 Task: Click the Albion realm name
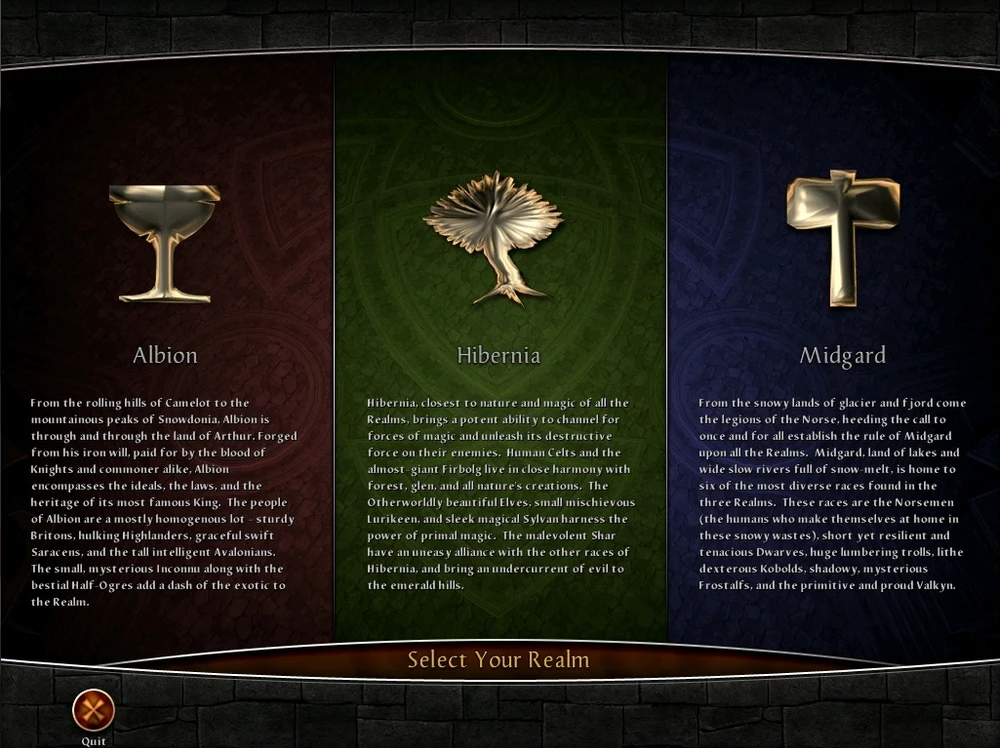tap(165, 355)
